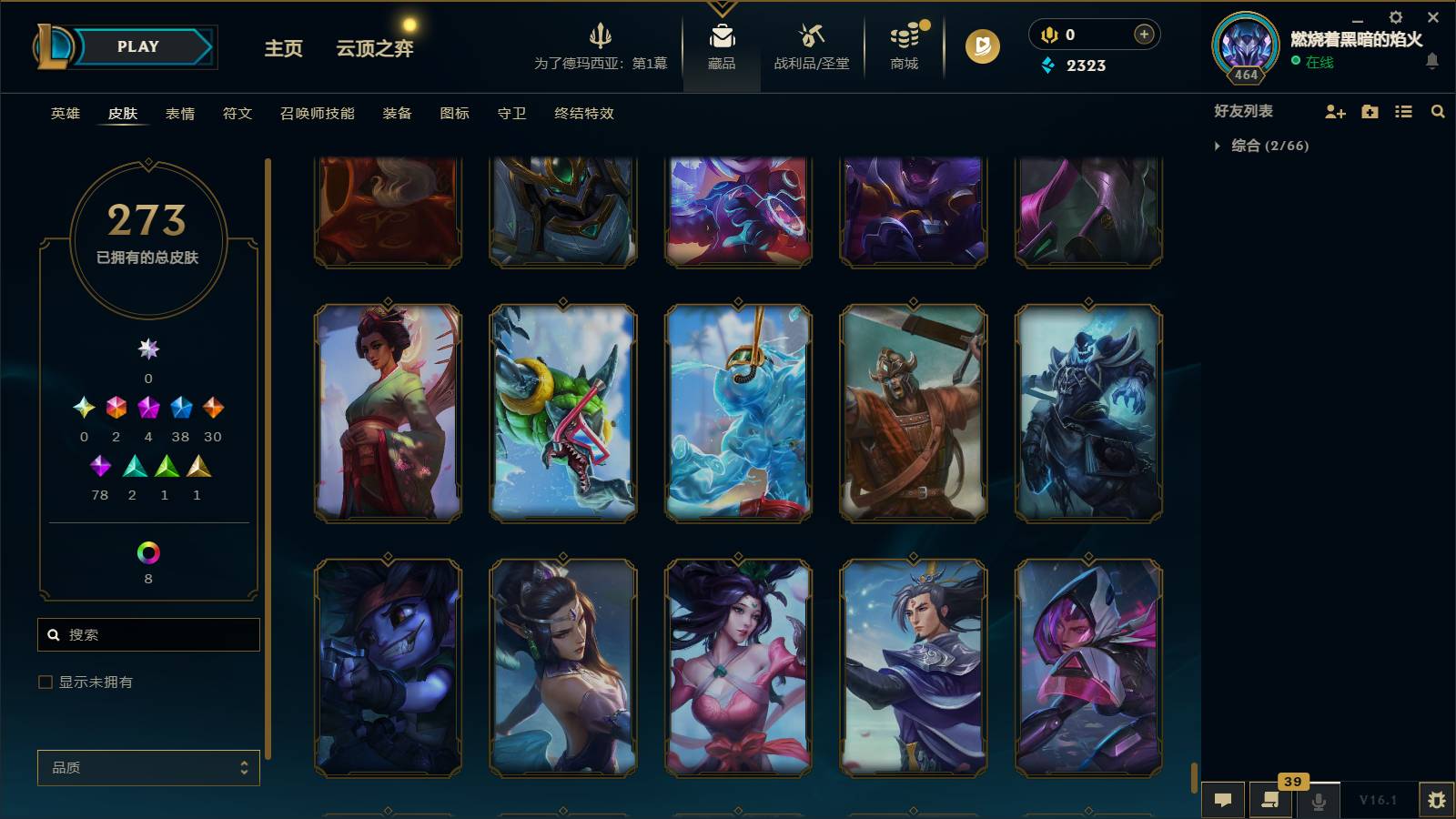Click the skin search input field
The image size is (1456, 819).
(x=148, y=634)
